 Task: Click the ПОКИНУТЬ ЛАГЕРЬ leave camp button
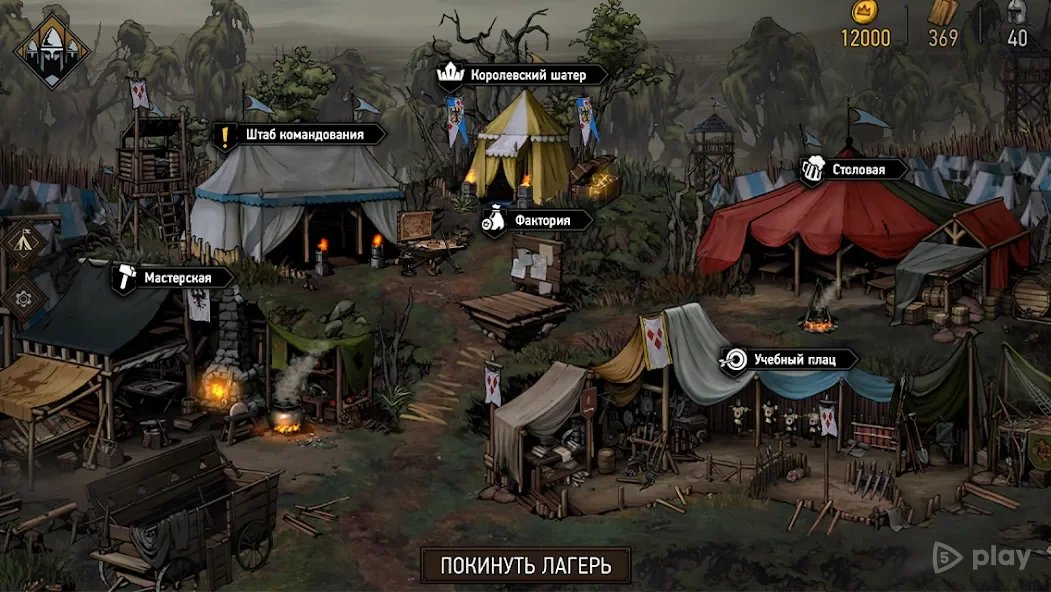(x=526, y=565)
